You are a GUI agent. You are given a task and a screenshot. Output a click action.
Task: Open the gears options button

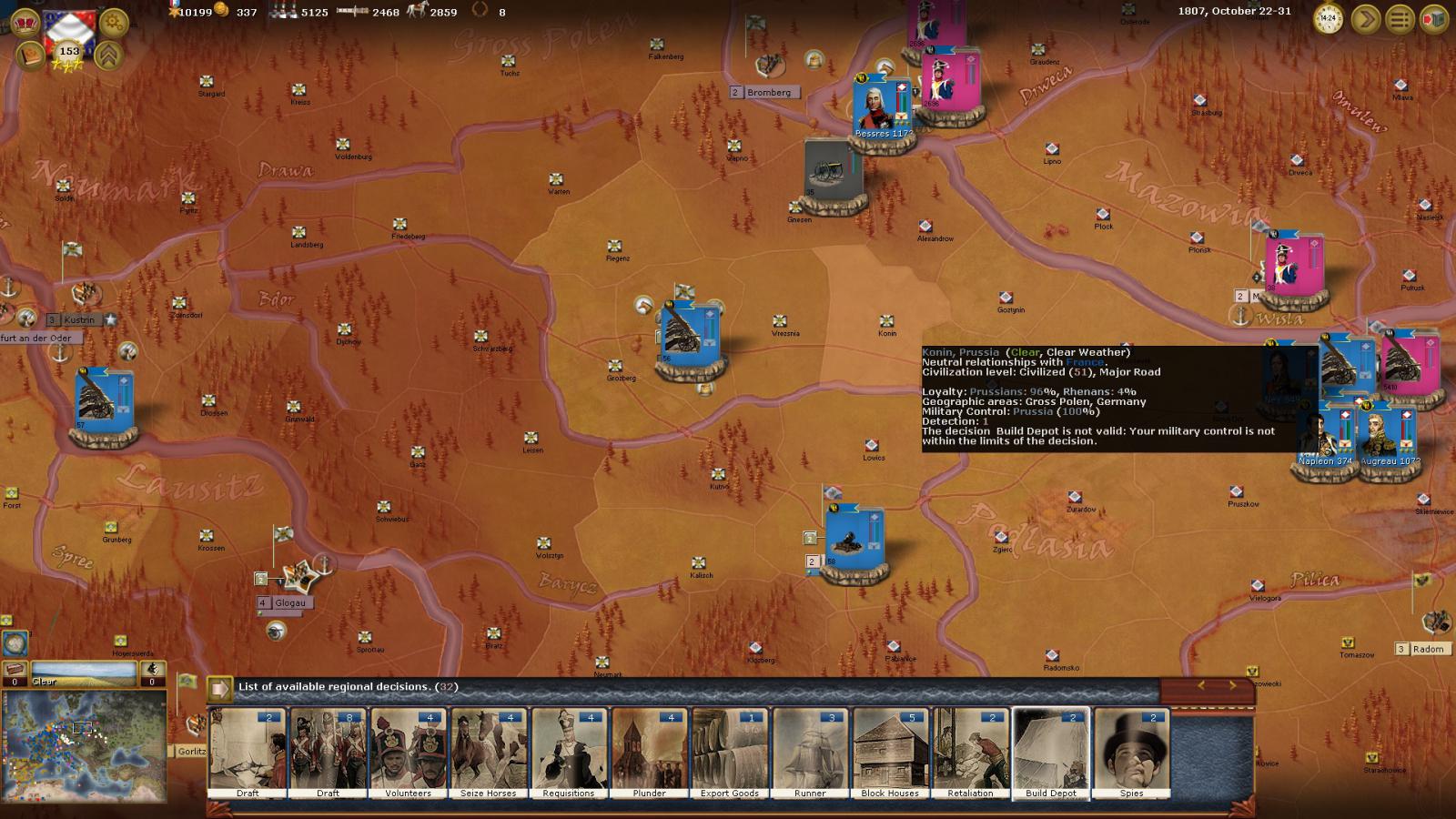pos(114,20)
